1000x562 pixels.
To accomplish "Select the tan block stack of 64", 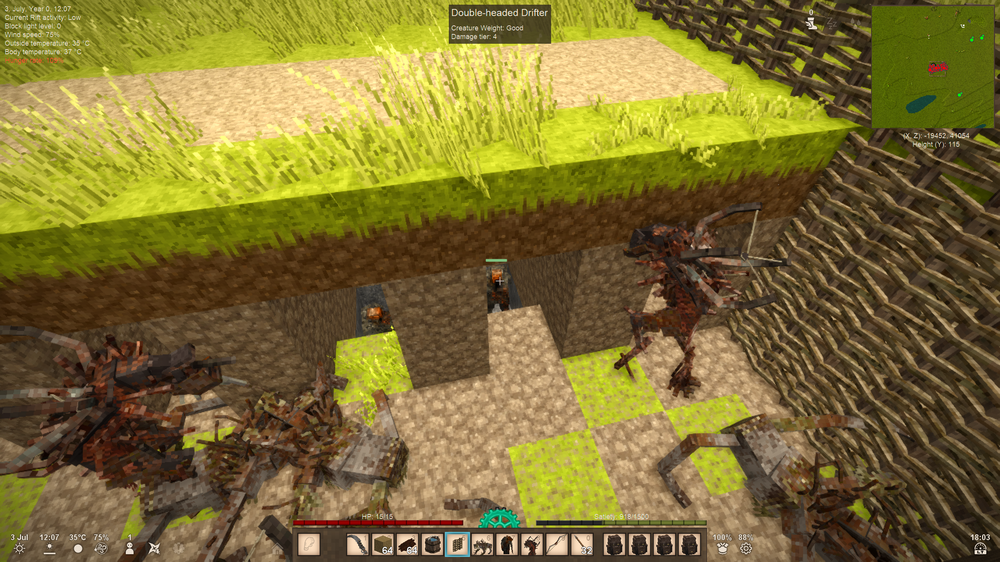I will [384, 545].
